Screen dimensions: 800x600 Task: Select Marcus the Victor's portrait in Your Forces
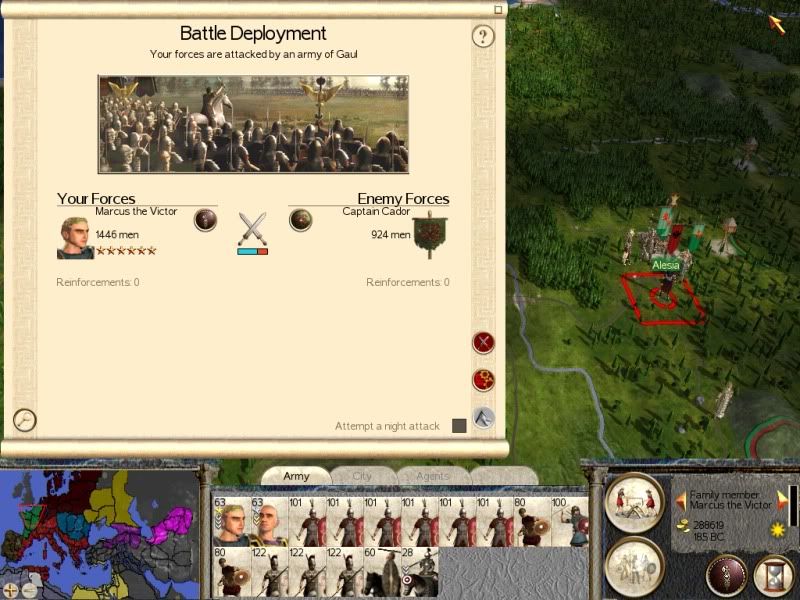click(x=75, y=238)
